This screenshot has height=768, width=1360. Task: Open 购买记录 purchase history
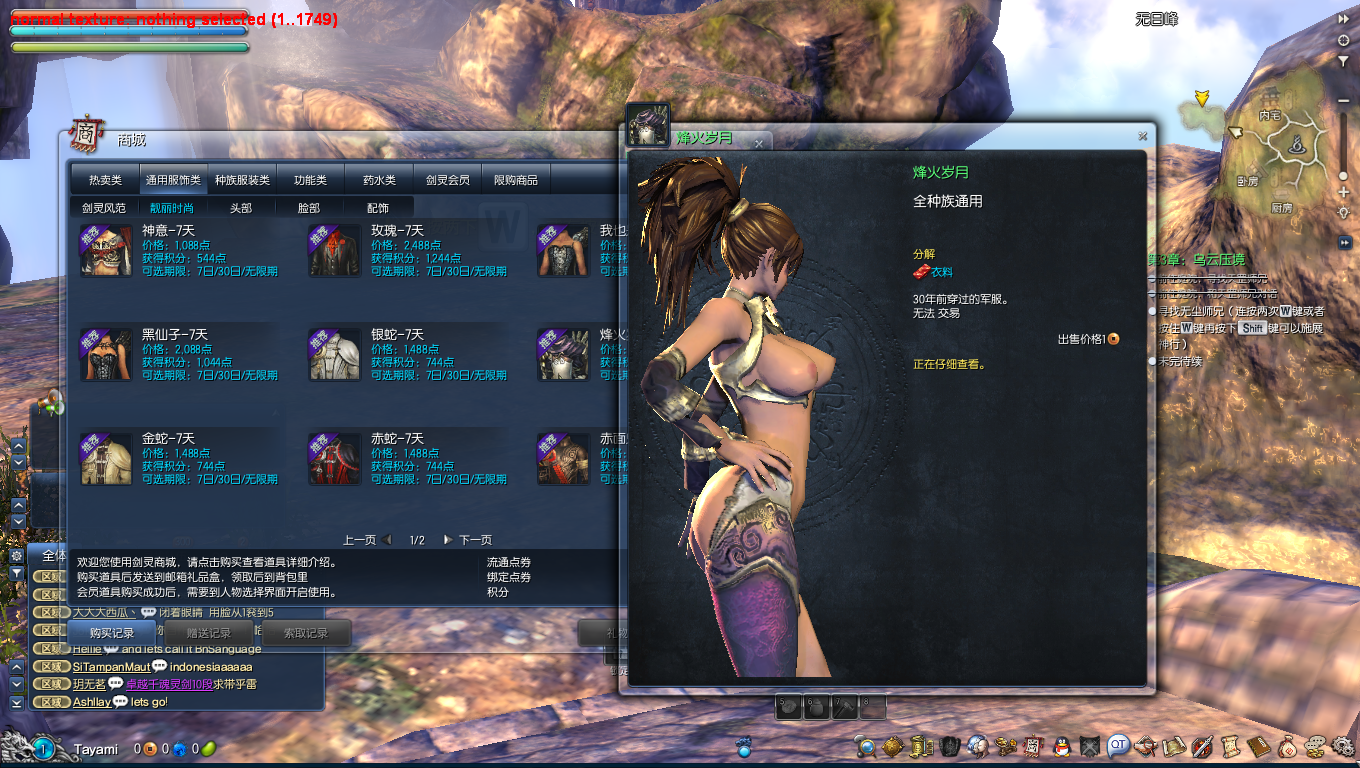111,633
